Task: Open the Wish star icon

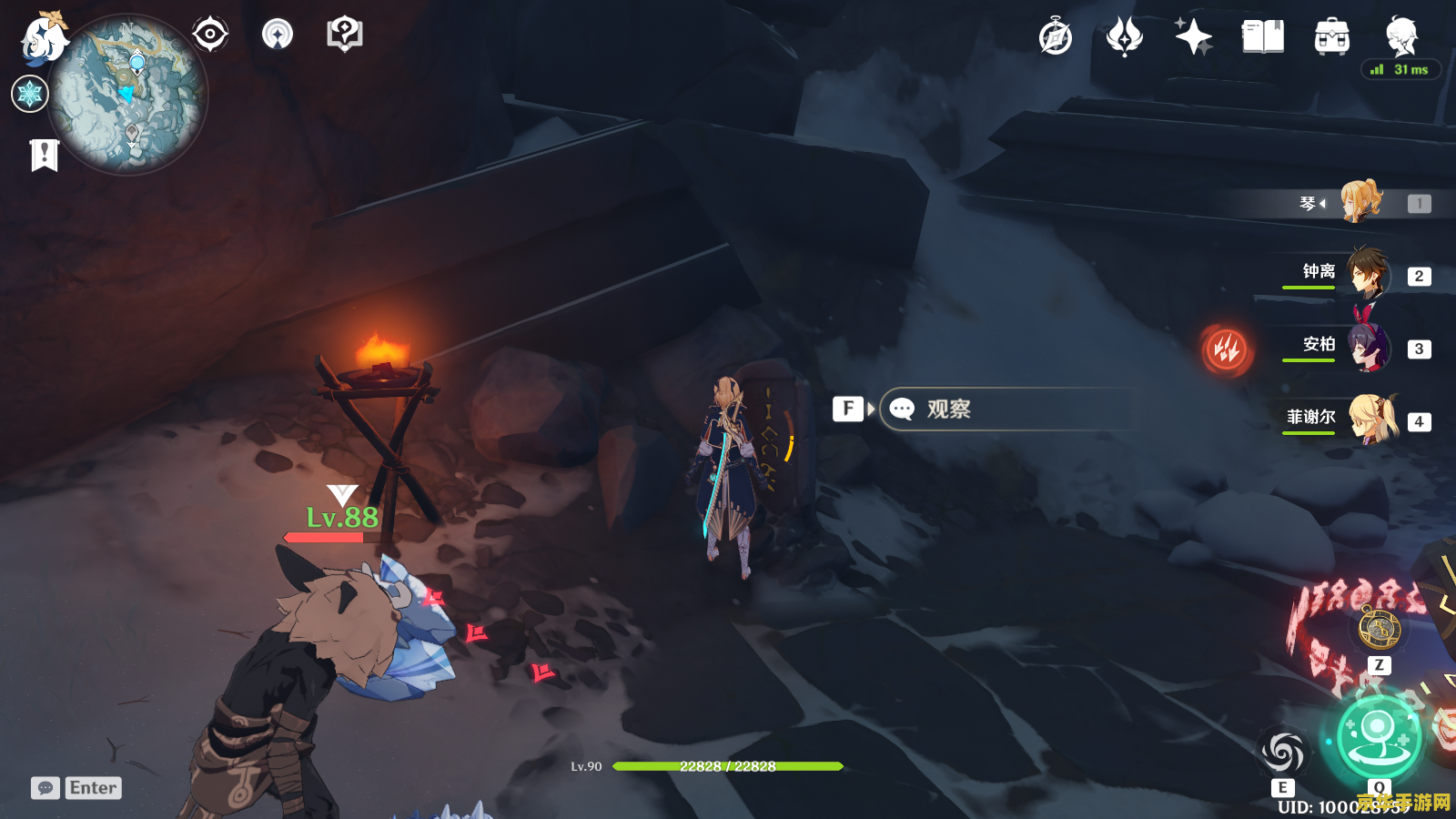Action: point(1193,37)
